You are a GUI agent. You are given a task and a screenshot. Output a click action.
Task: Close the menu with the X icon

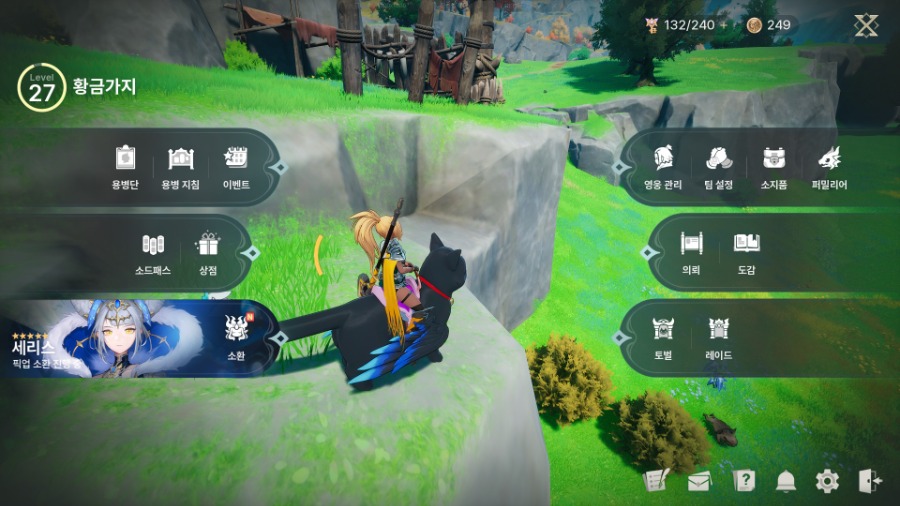[866, 25]
